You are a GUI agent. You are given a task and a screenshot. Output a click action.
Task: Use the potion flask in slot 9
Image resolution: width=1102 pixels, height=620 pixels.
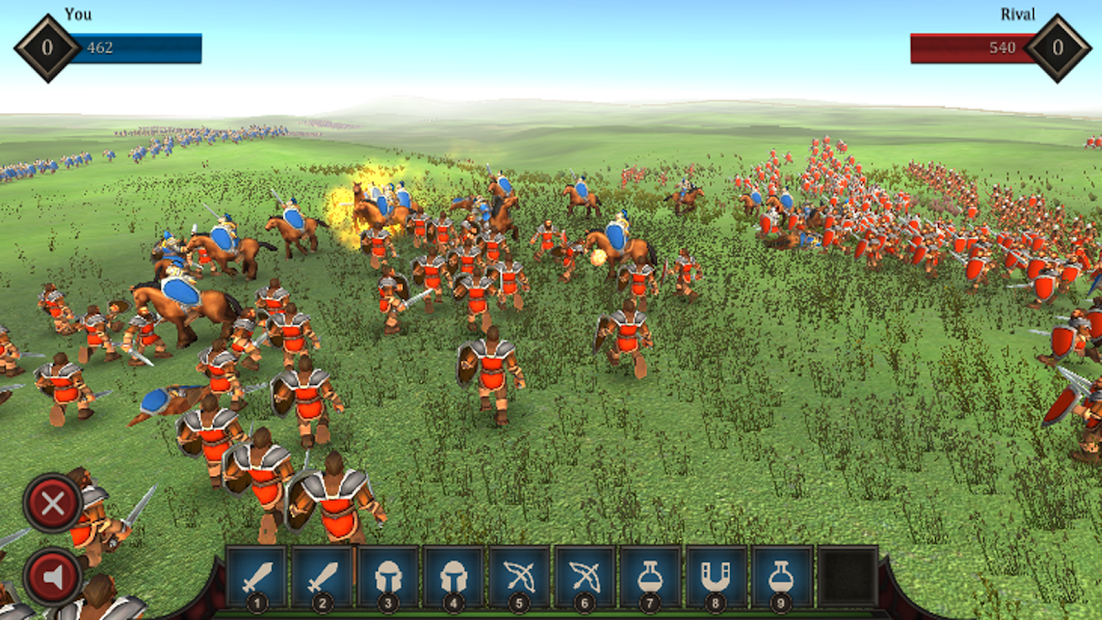pos(781,577)
